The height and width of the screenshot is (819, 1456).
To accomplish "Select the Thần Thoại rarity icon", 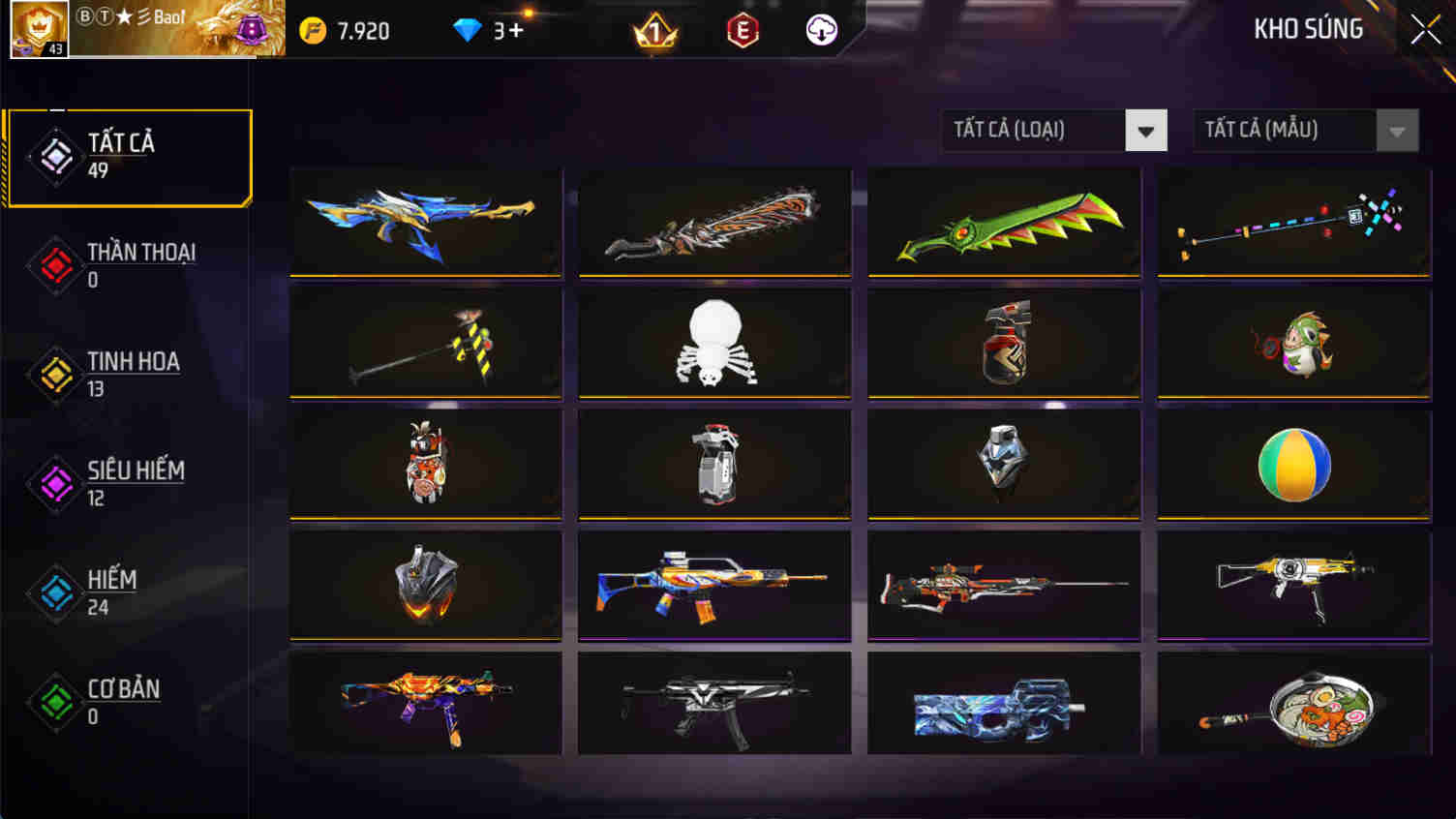I will (53, 263).
